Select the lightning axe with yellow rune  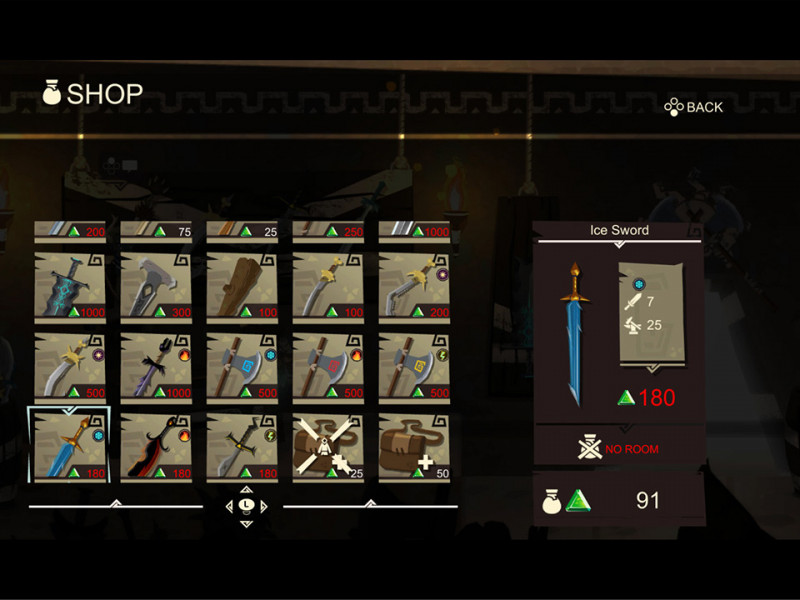[x=414, y=366]
